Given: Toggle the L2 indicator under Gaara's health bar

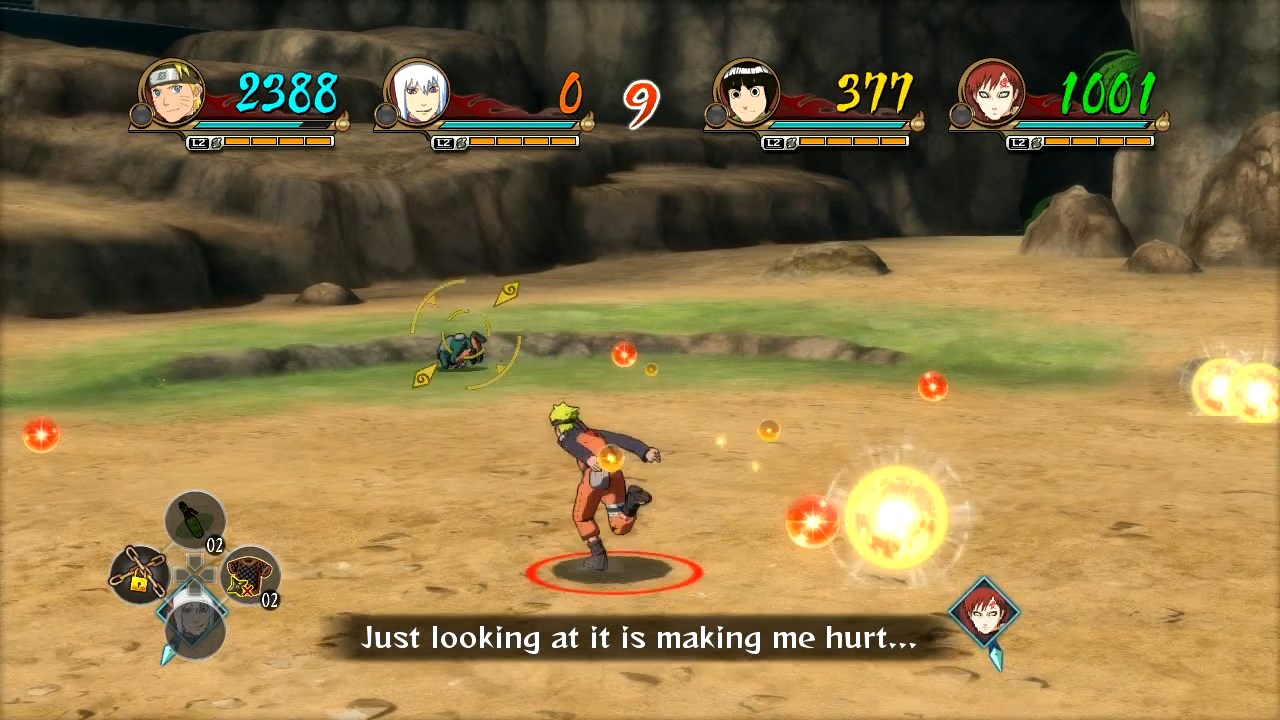Looking at the screenshot, I should point(1019,141).
